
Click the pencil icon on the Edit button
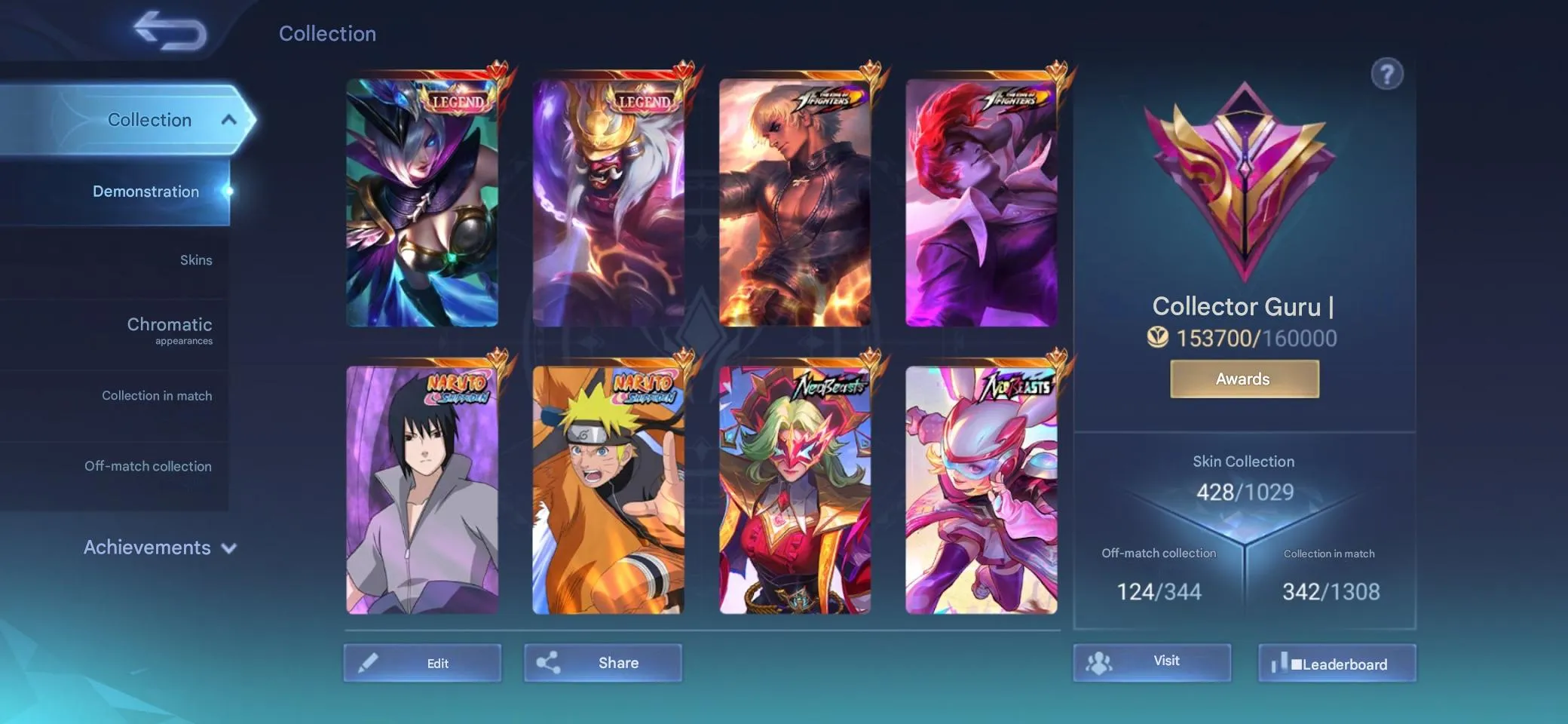(x=366, y=662)
